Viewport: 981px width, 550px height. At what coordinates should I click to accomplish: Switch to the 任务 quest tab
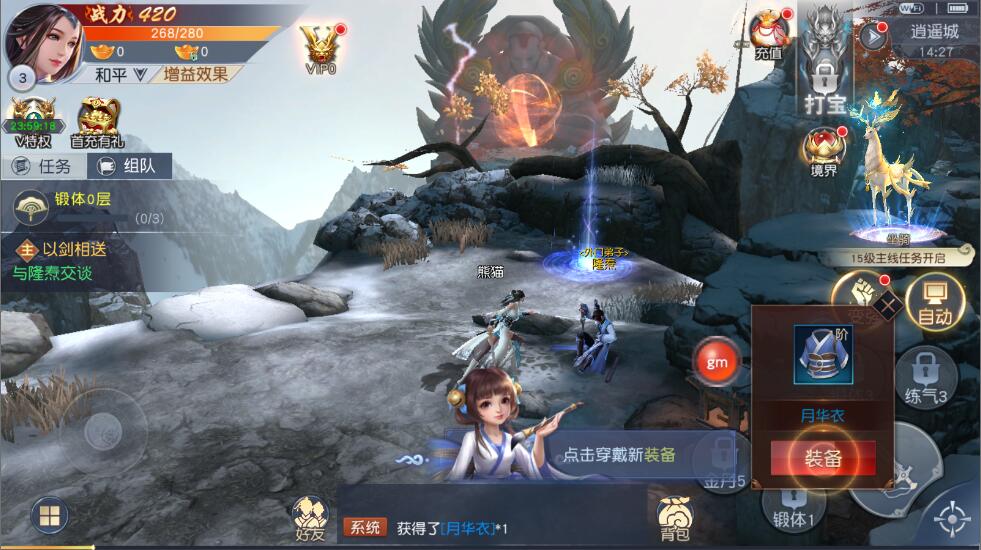click(x=43, y=166)
